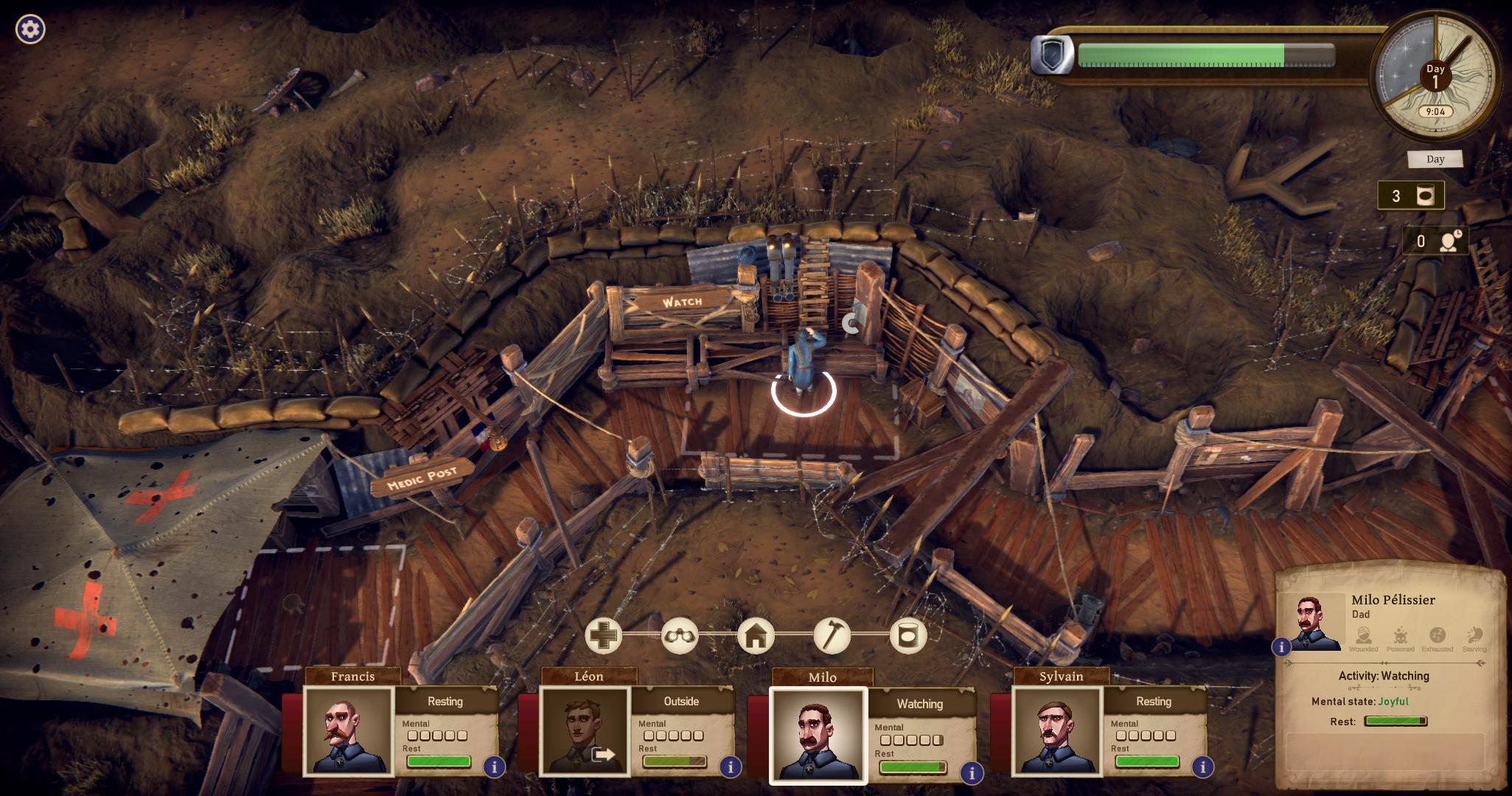
Task: Choose the binoculars watch action
Action: [x=680, y=635]
